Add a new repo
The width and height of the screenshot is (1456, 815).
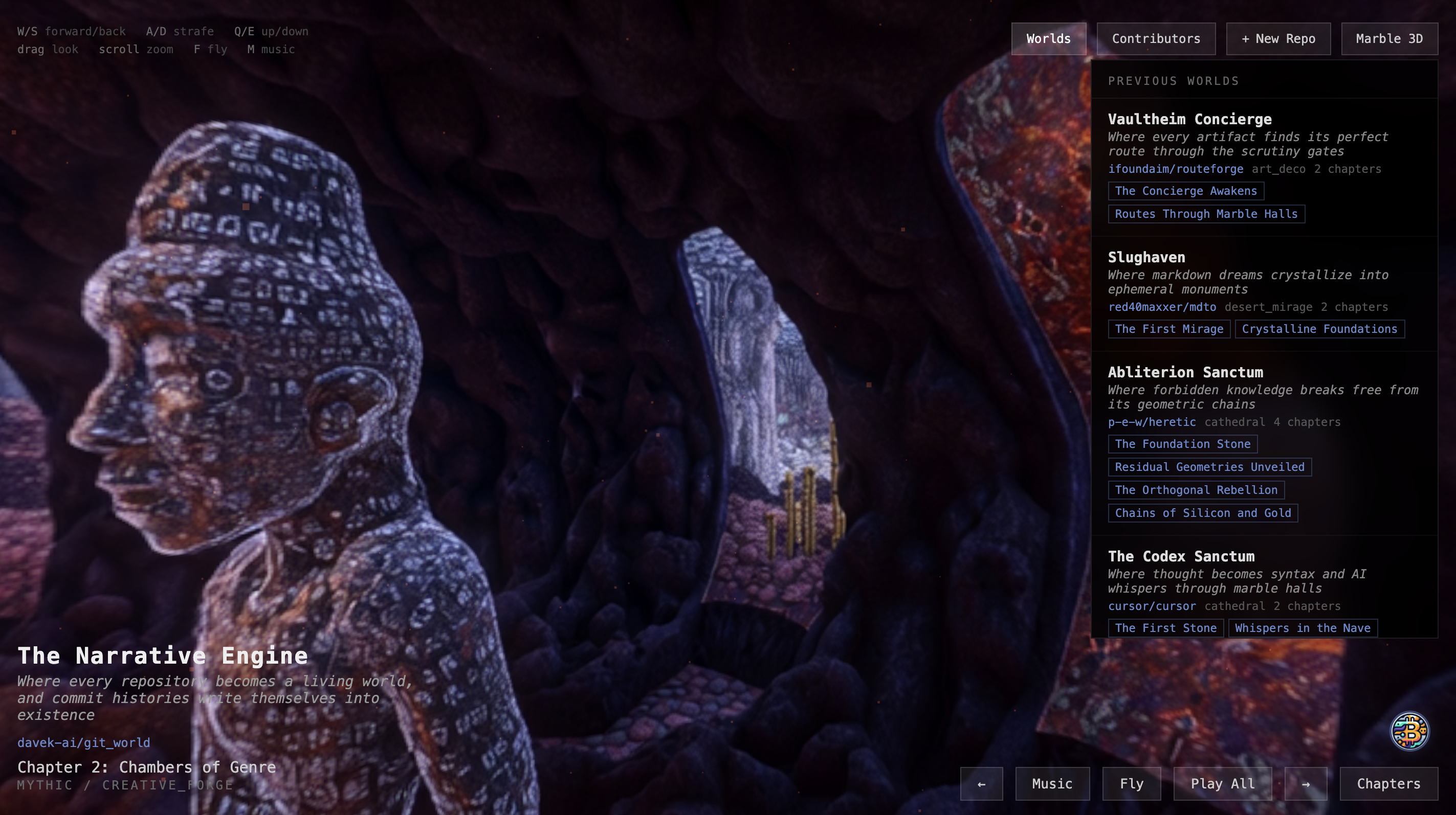coord(1278,39)
